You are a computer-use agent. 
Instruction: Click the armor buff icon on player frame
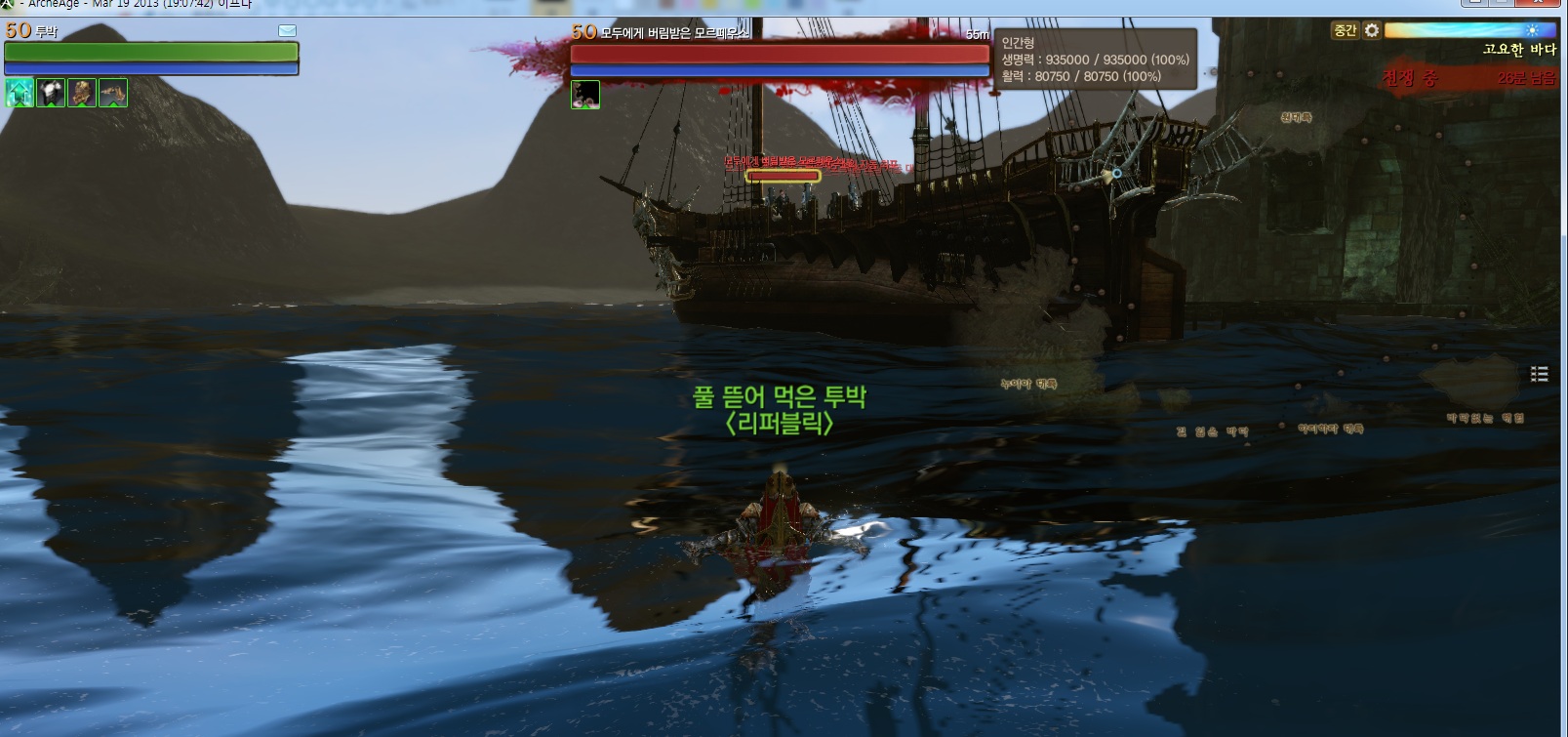pyautogui.click(x=51, y=94)
